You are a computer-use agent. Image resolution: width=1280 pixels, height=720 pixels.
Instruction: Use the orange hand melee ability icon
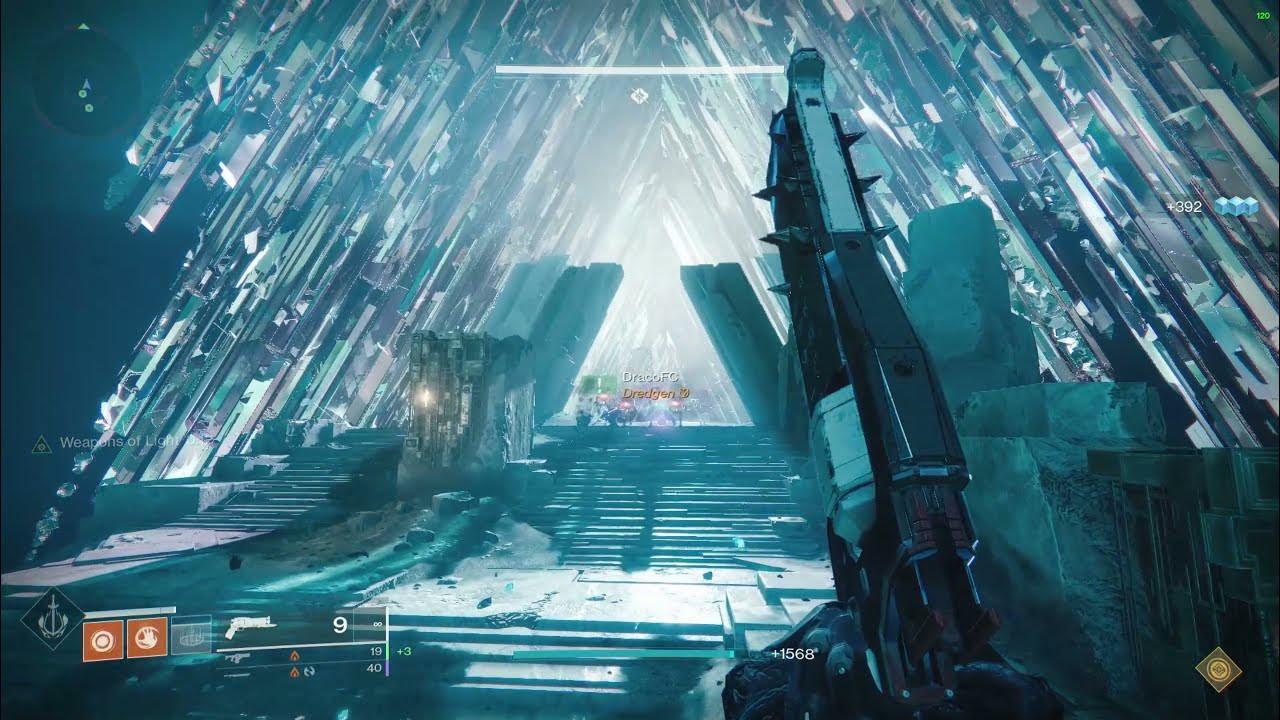click(x=146, y=639)
